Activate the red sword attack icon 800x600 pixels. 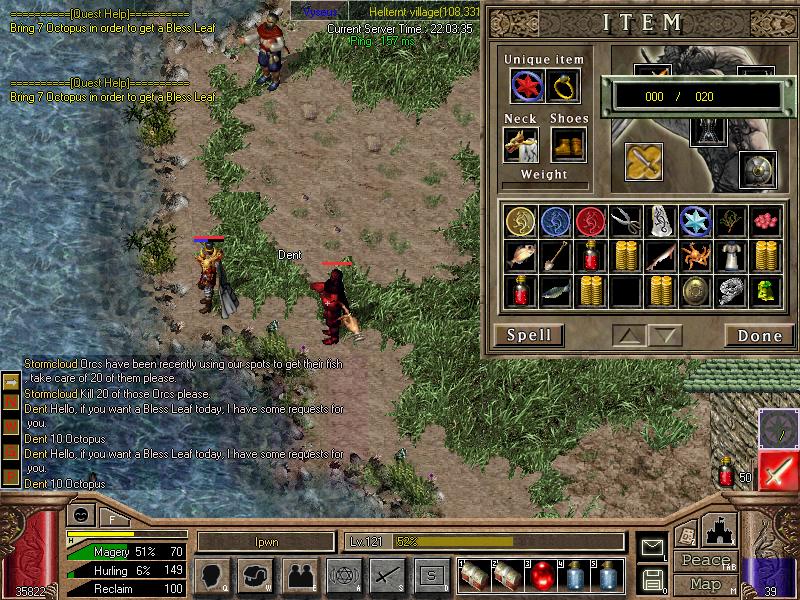[x=777, y=472]
